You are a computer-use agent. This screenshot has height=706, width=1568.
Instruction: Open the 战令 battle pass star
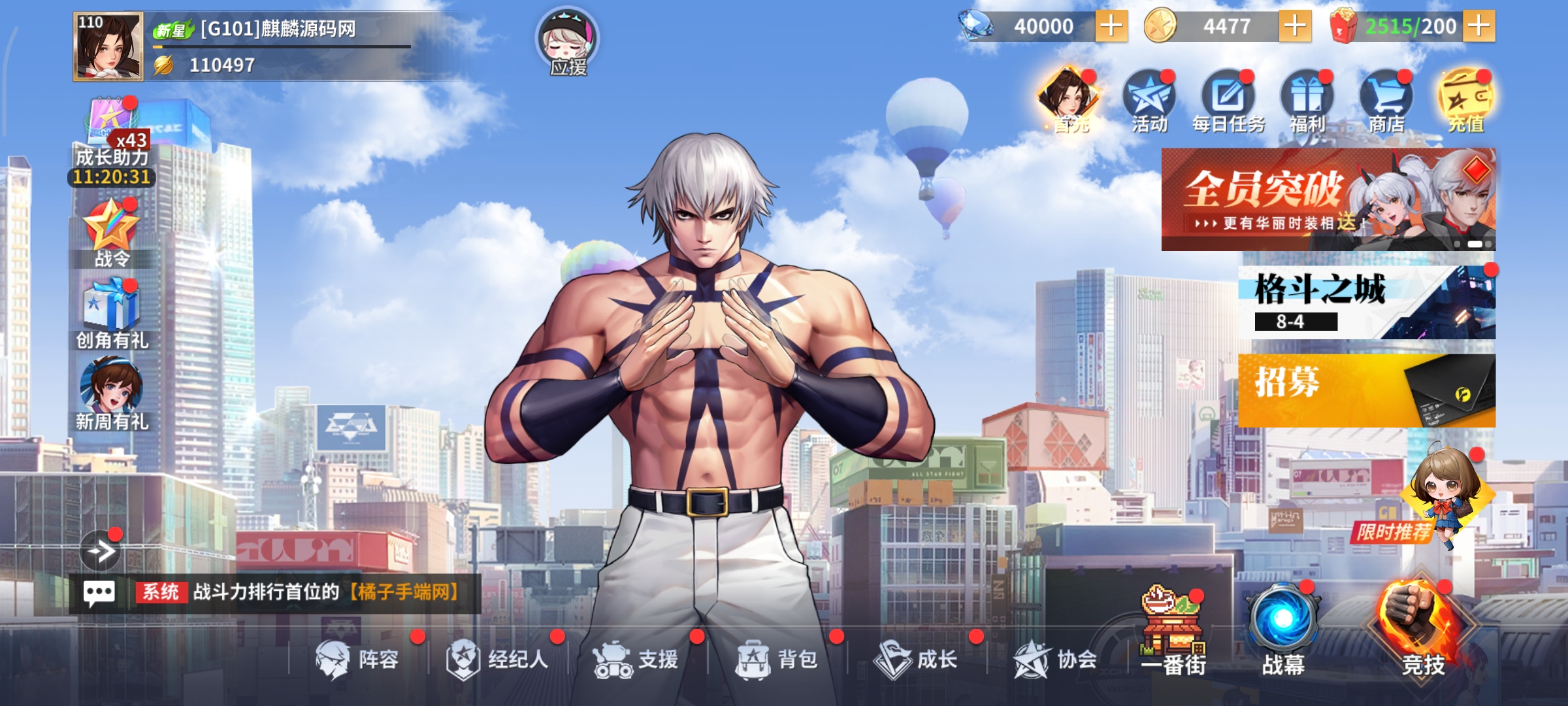[x=112, y=233]
